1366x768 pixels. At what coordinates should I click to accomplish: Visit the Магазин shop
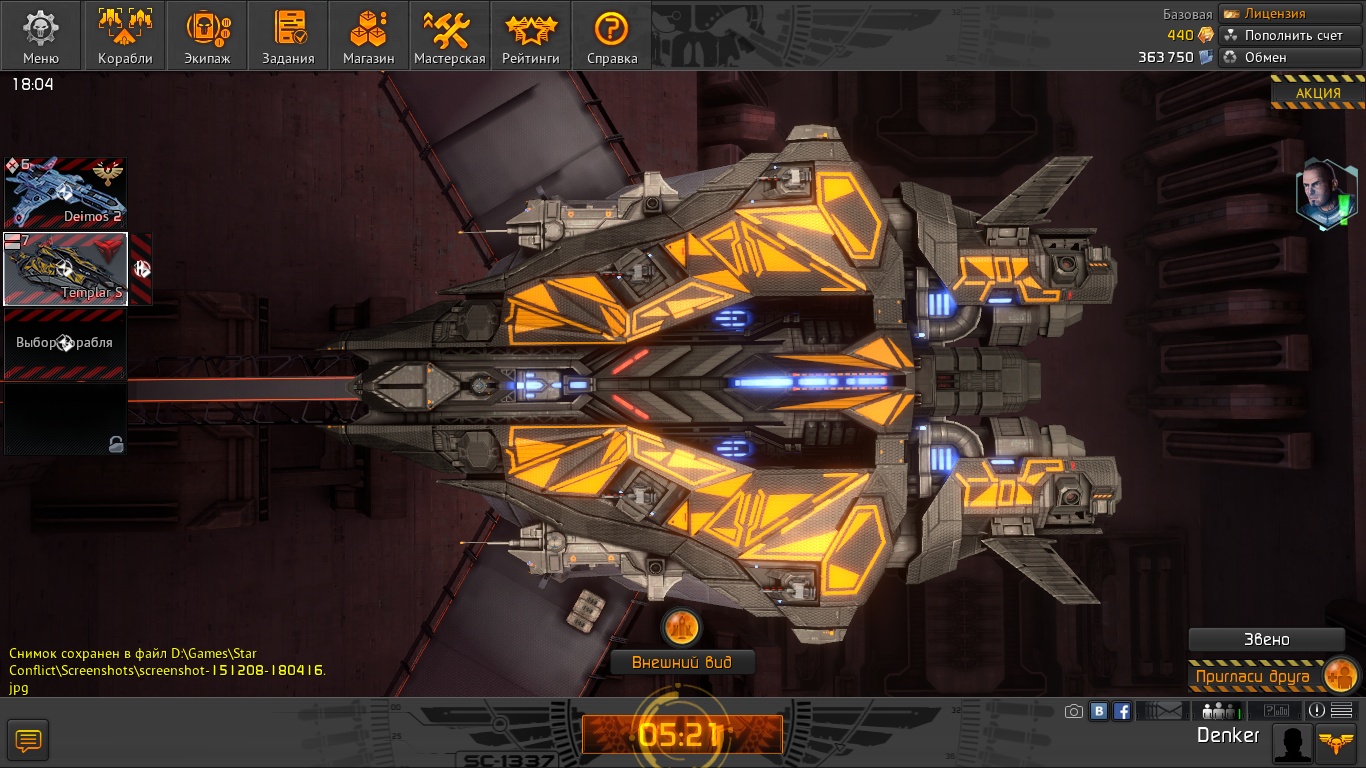tap(368, 36)
